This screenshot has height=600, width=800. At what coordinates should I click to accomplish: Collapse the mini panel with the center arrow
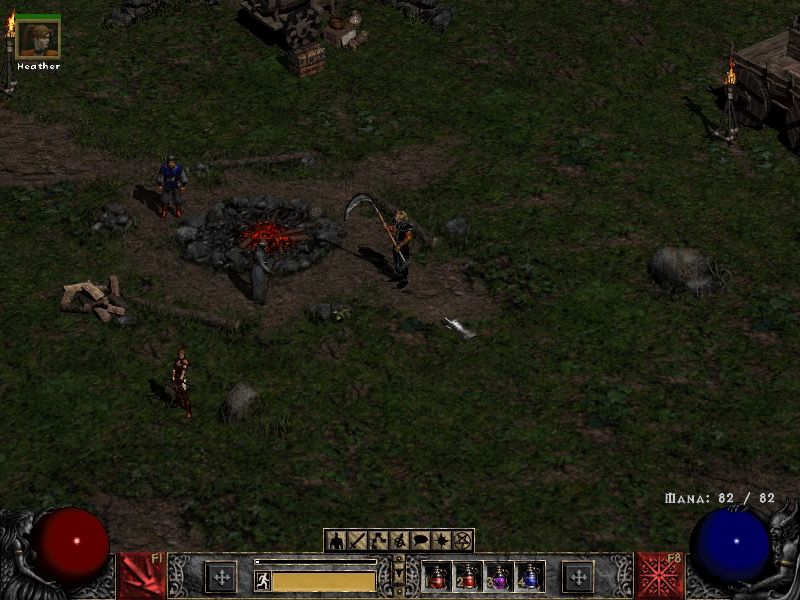[x=399, y=576]
